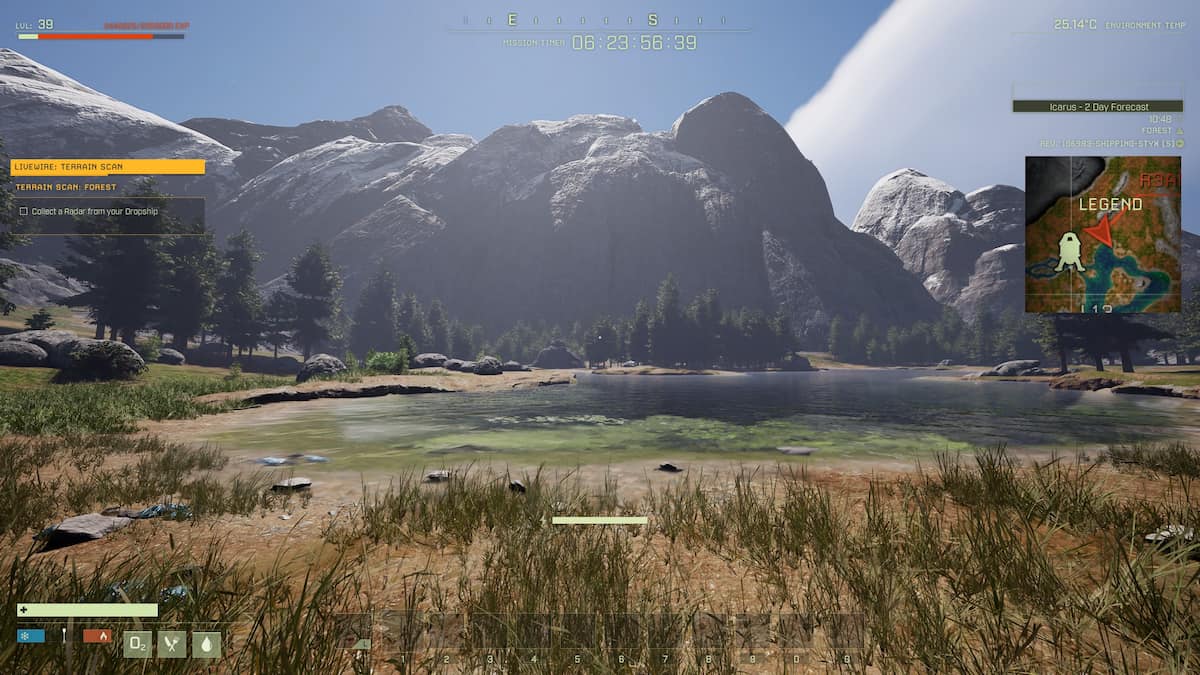Click the compass strip
1200x675 pixels.
pos(598,20)
